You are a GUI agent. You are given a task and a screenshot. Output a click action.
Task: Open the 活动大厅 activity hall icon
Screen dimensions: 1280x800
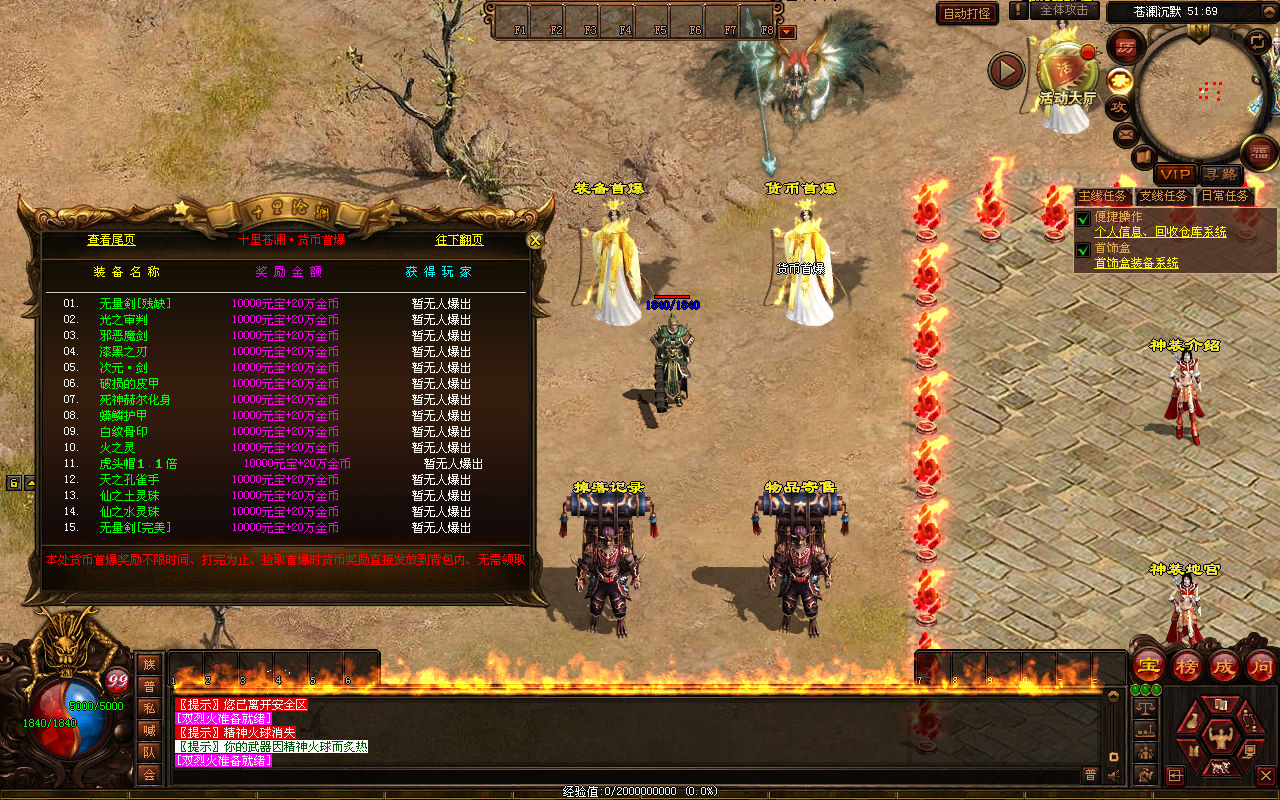coord(1067,75)
